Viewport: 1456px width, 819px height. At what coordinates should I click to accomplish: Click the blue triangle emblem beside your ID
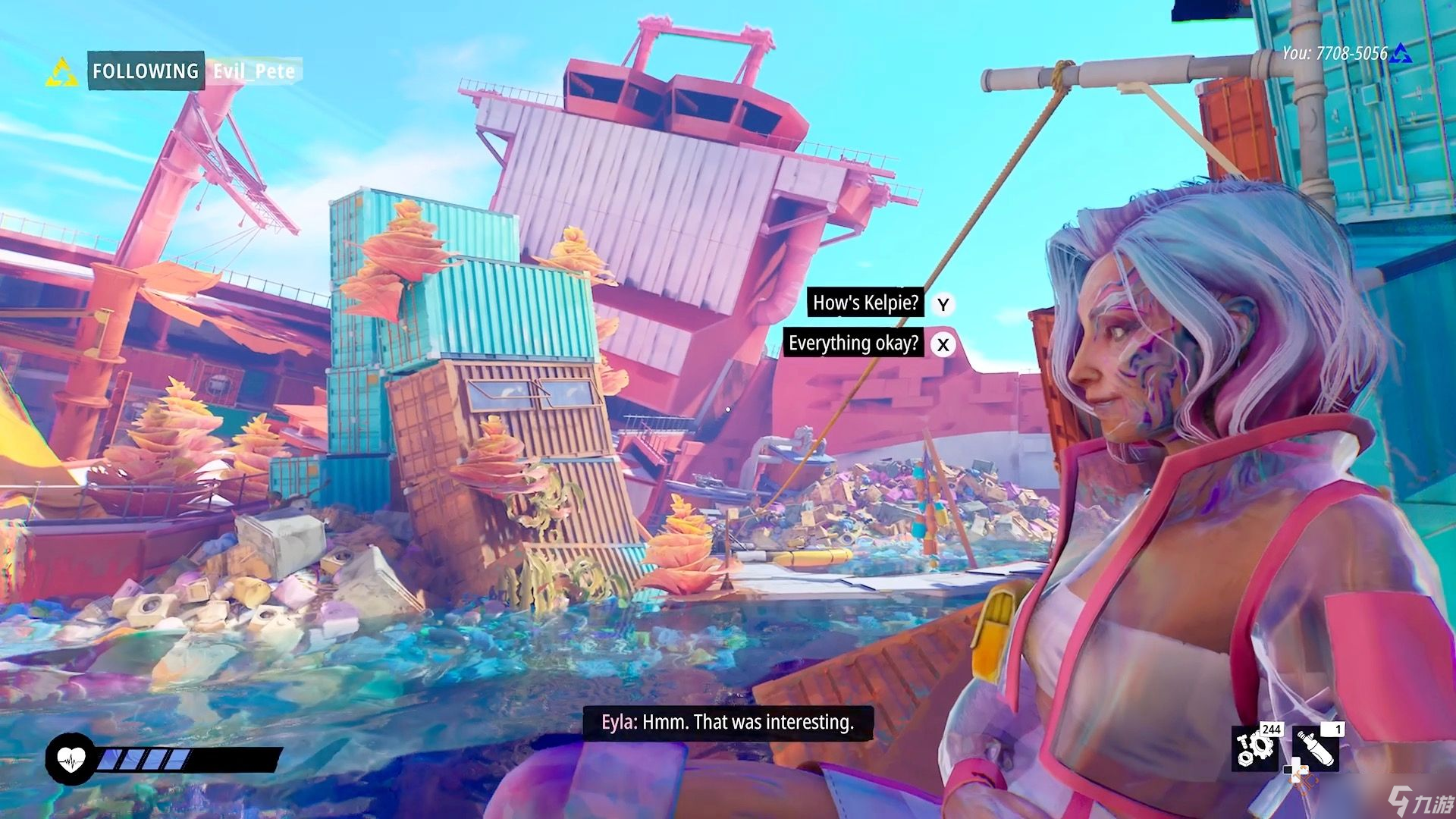coord(1401,53)
